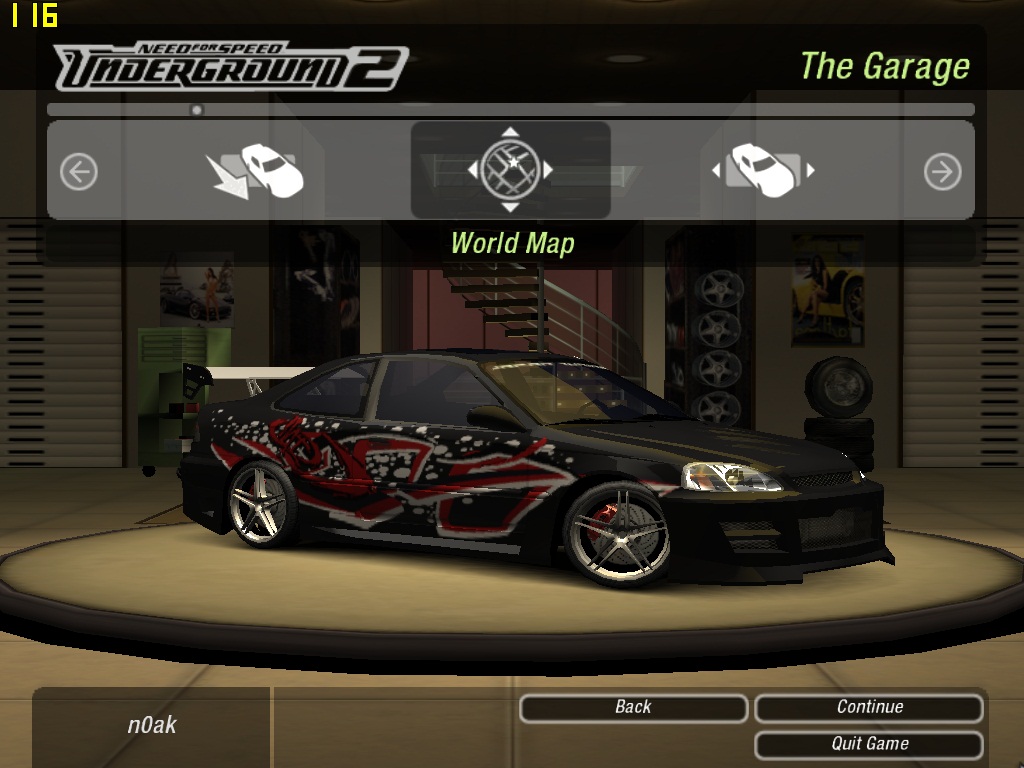This screenshot has height=768, width=1024.
Task: Go Back from the garage
Action: tap(633, 708)
